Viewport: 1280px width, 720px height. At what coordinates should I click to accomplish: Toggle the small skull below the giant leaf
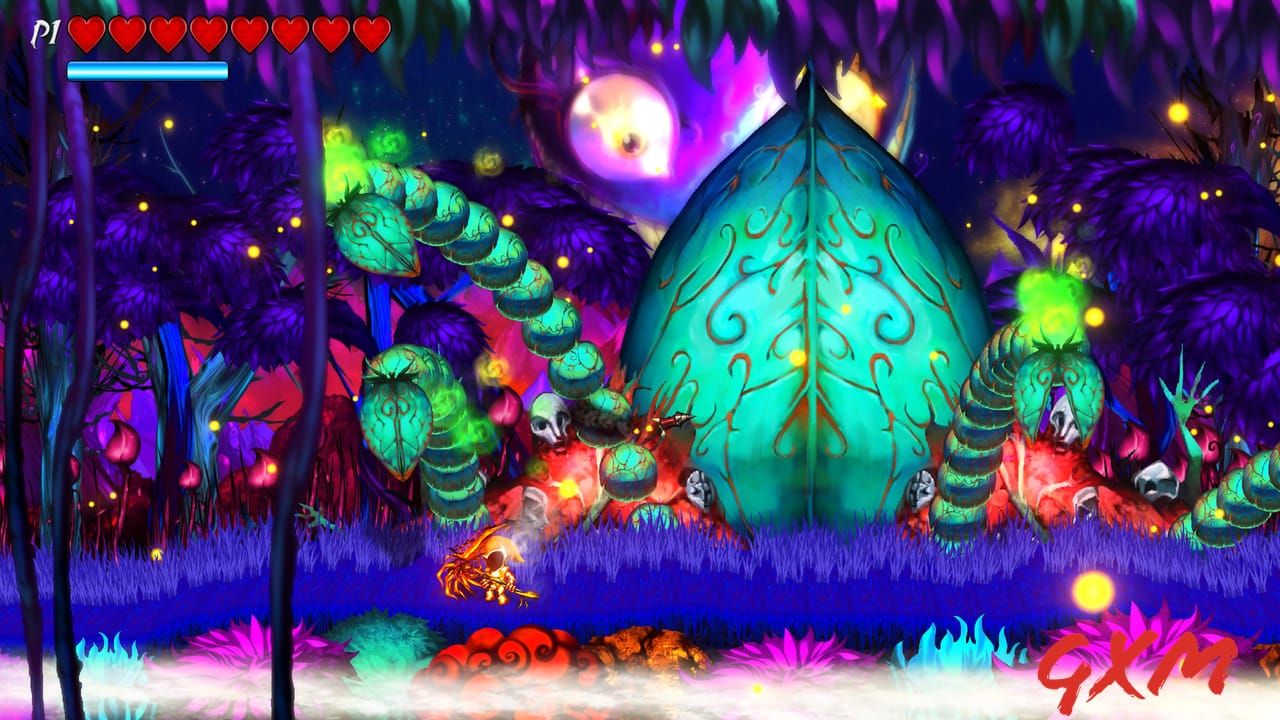coord(702,485)
